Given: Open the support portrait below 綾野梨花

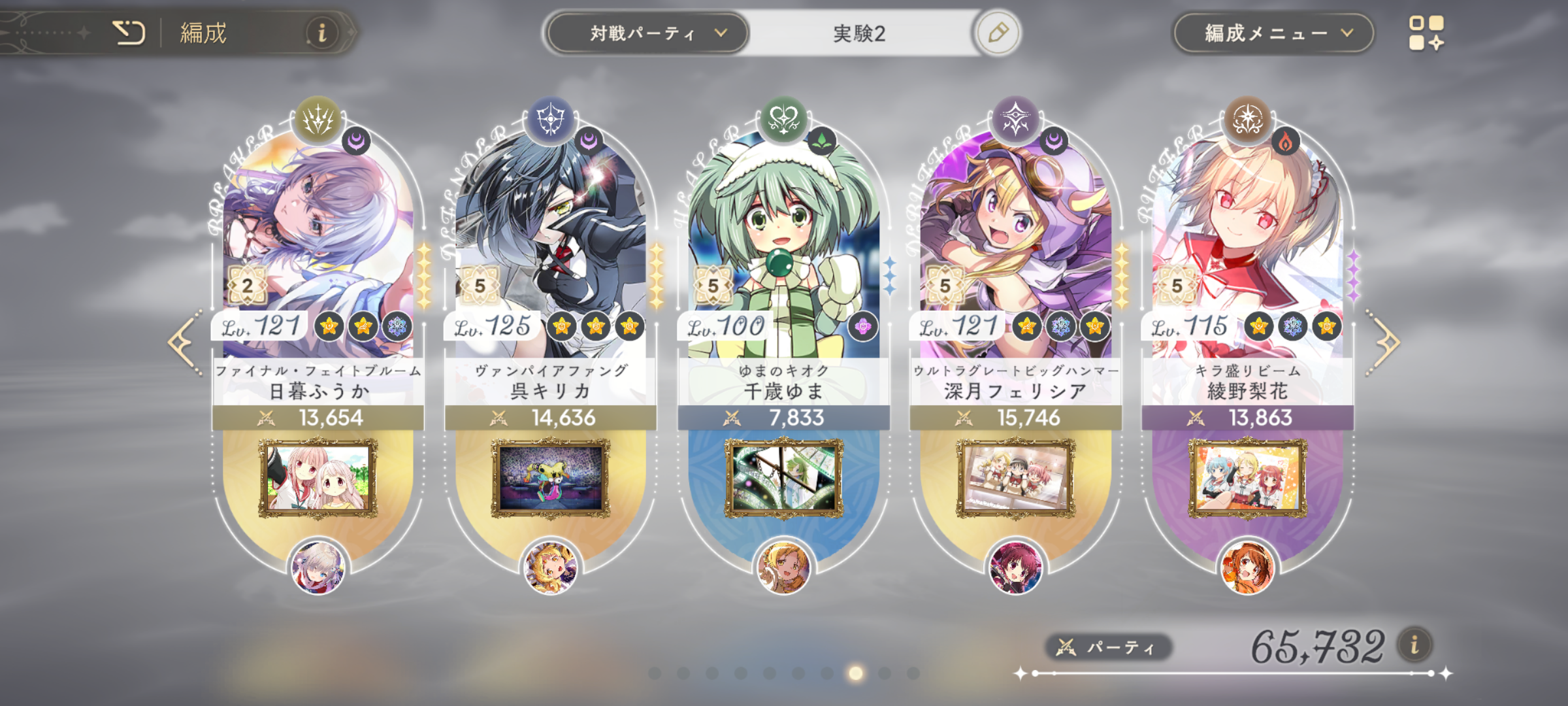Looking at the screenshot, I should tap(1247, 567).
